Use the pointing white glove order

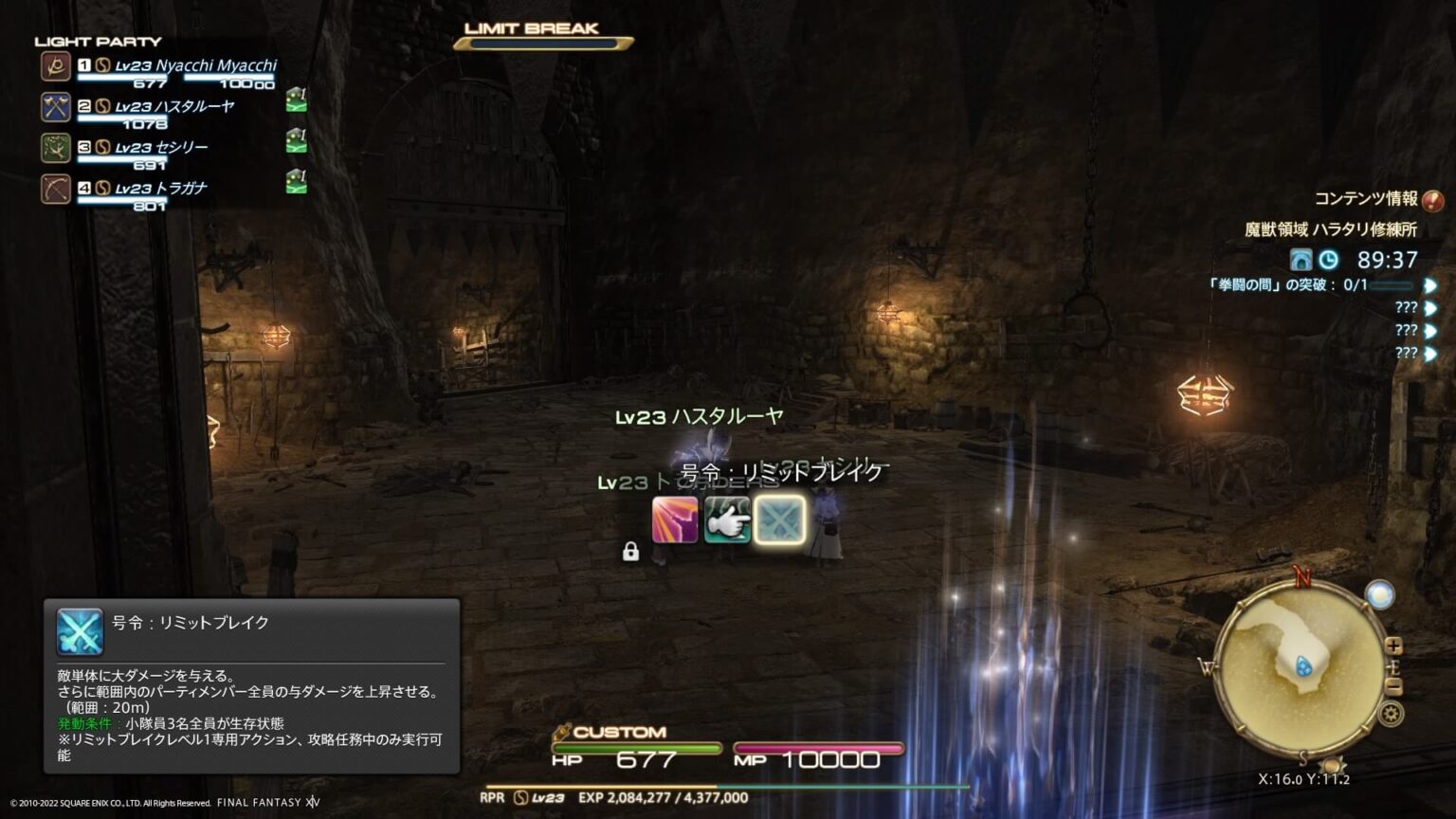pos(727,520)
